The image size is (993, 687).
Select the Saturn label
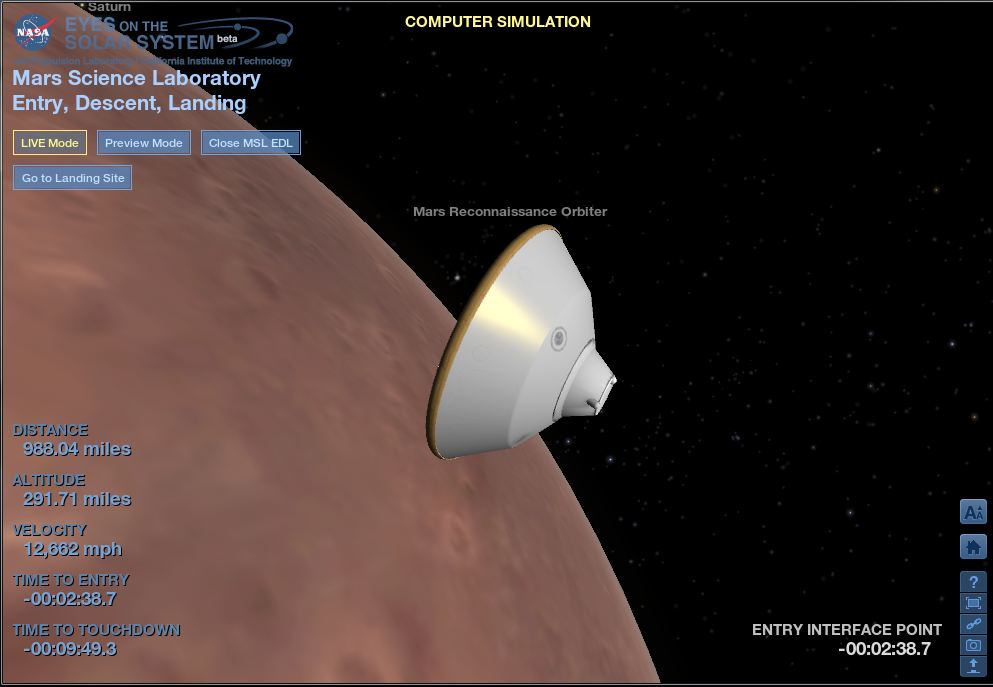click(x=109, y=7)
